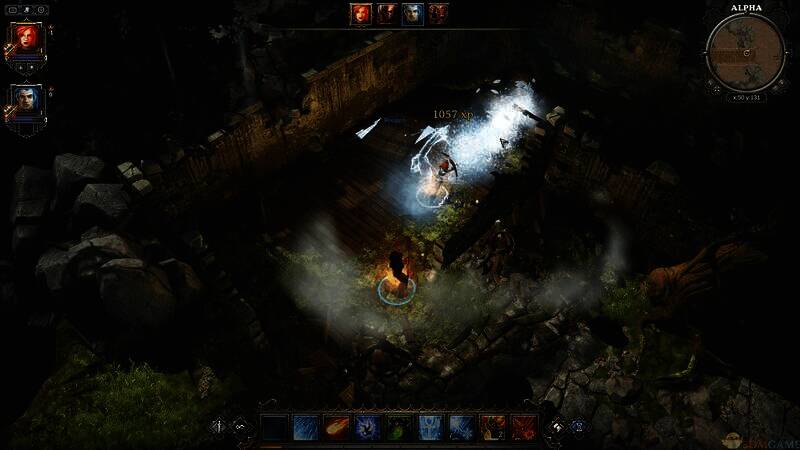Activate the rightmost red flame skill

point(524,429)
